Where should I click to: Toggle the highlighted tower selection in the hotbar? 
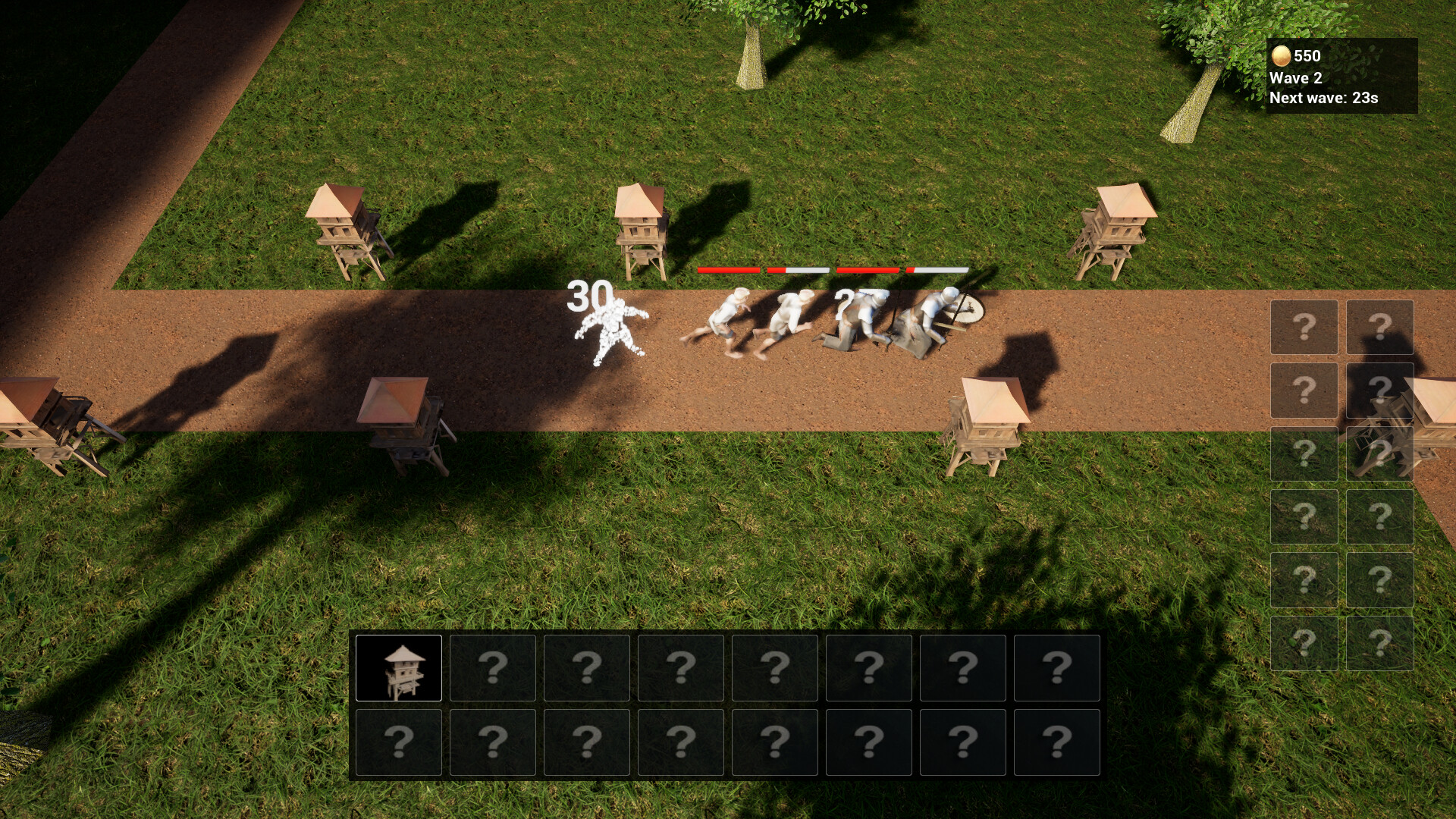[x=400, y=669]
